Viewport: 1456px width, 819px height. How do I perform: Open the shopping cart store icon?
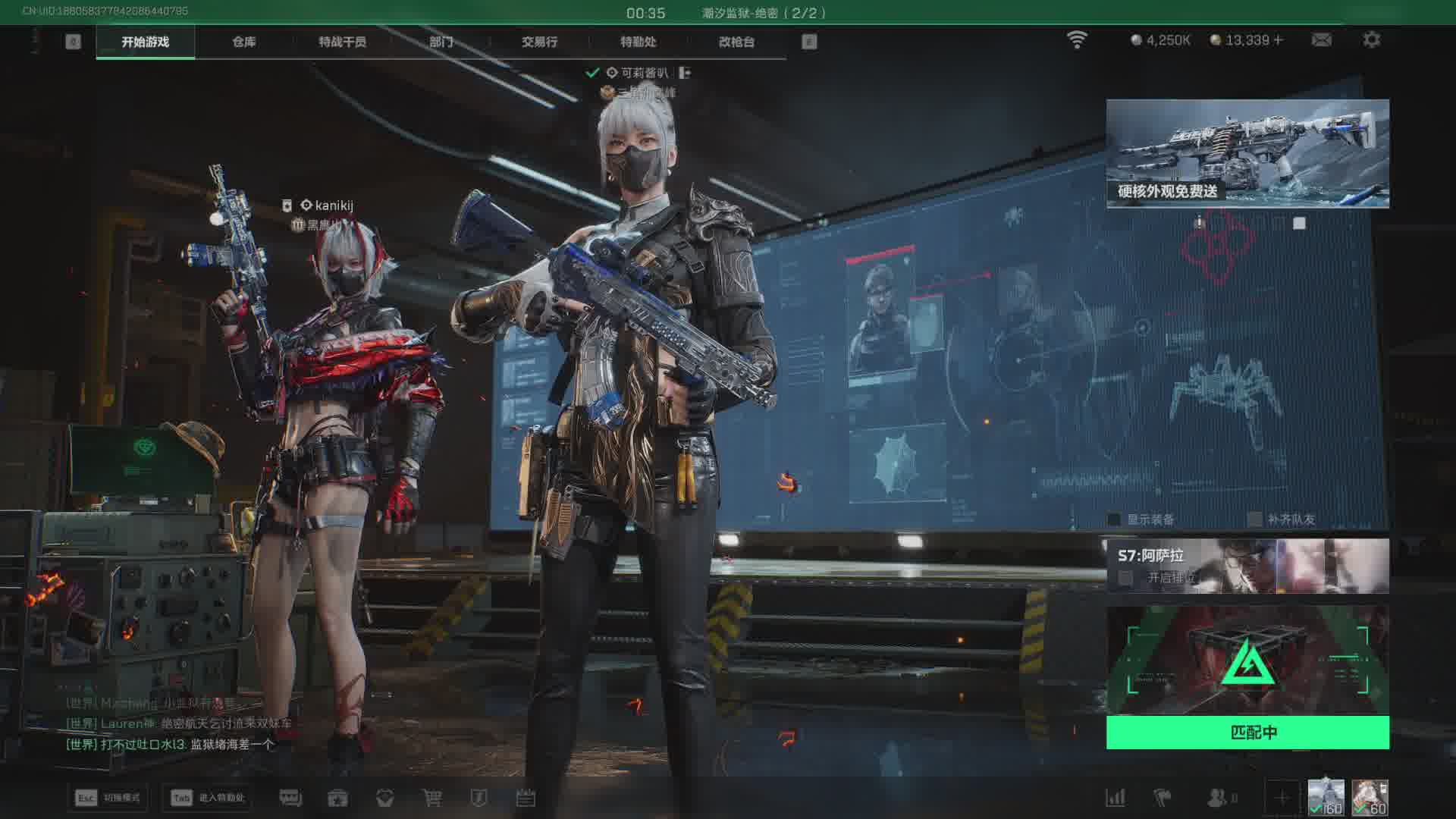point(431,798)
